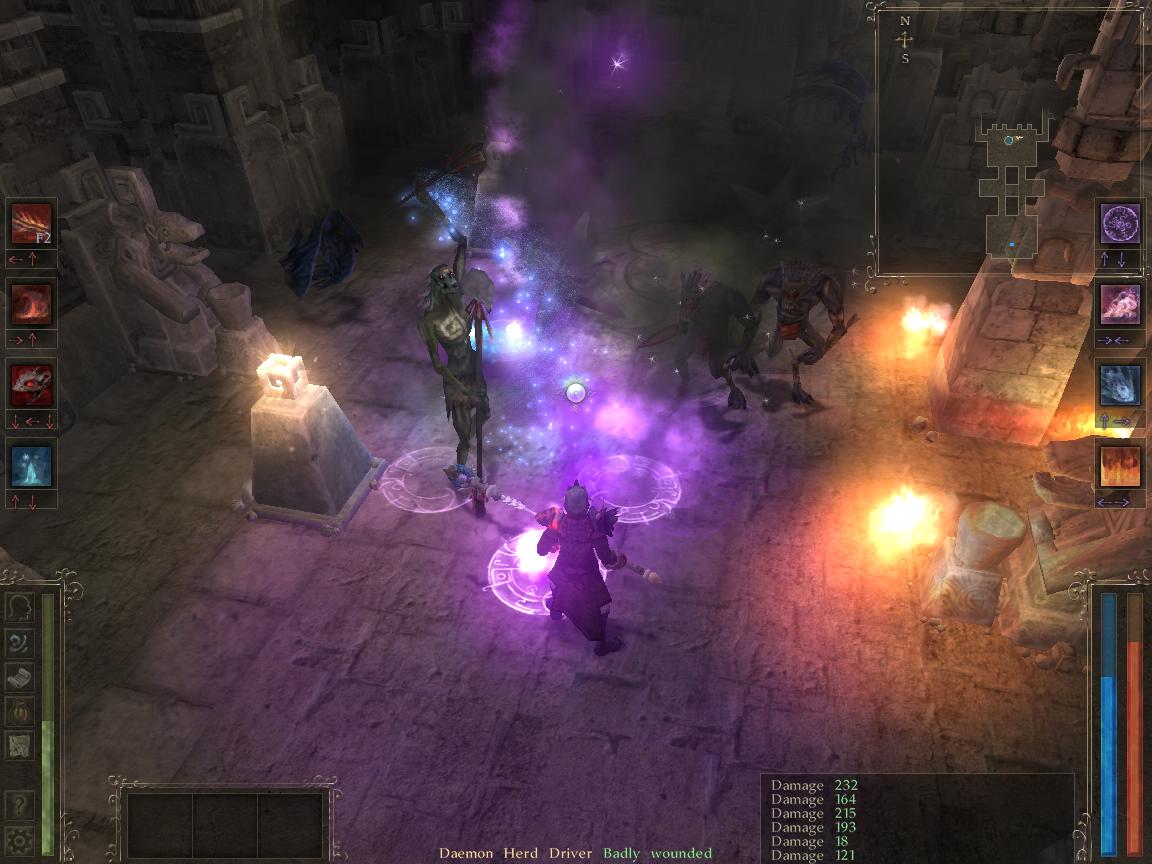Show the world map parchment

point(19,744)
